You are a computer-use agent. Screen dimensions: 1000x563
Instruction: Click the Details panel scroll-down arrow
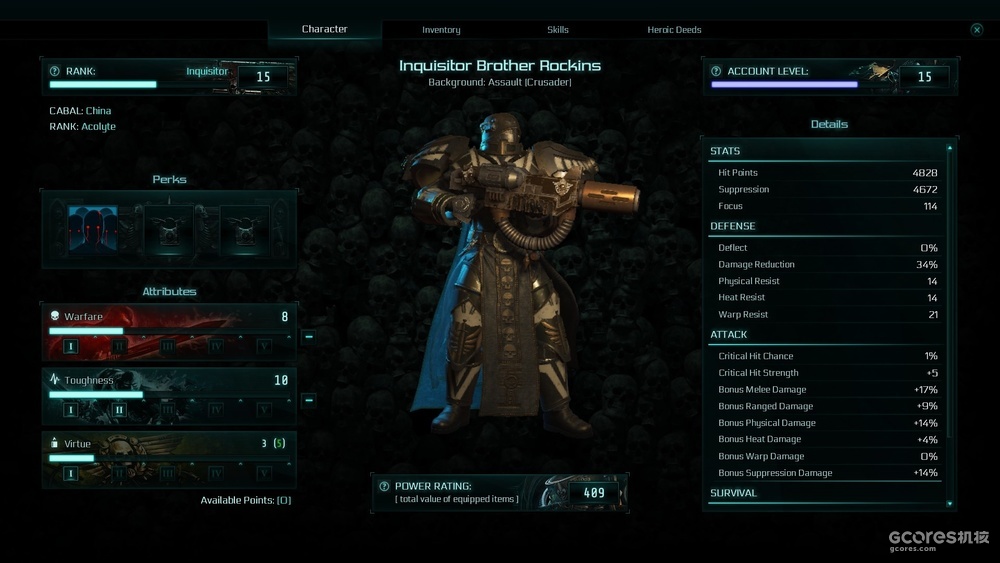tap(950, 504)
